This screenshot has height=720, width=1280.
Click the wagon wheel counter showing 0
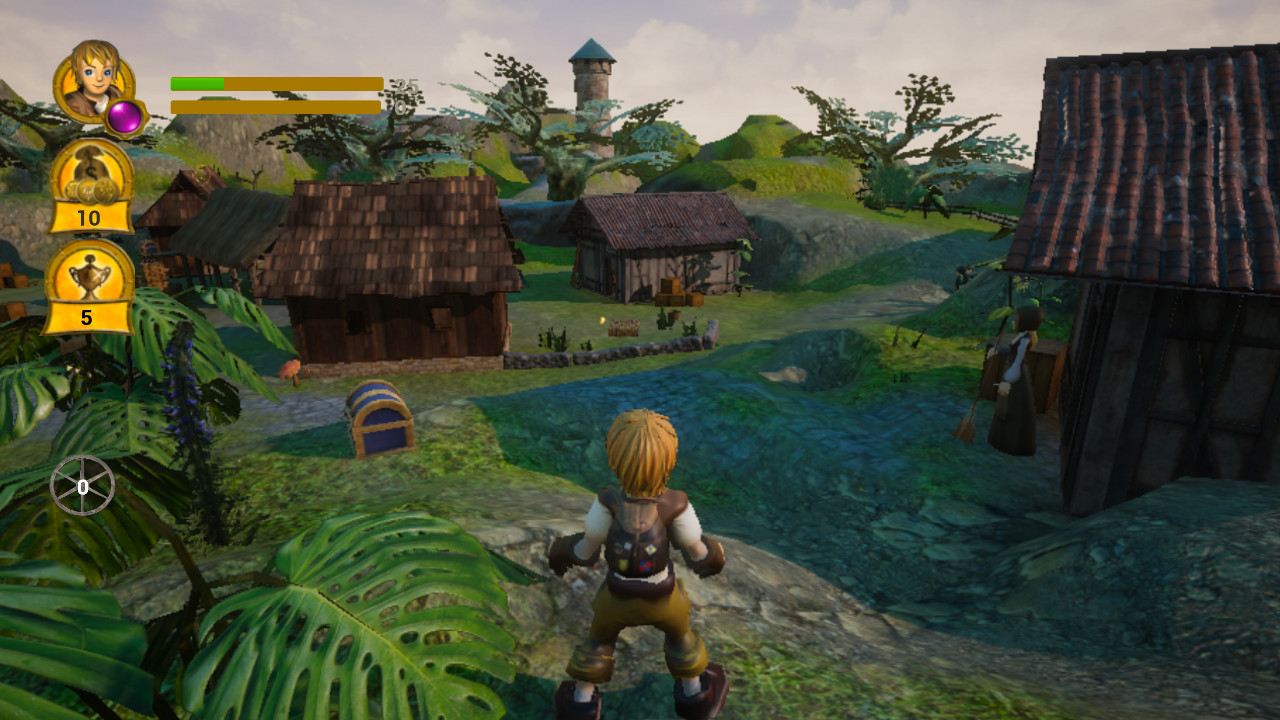(85, 485)
